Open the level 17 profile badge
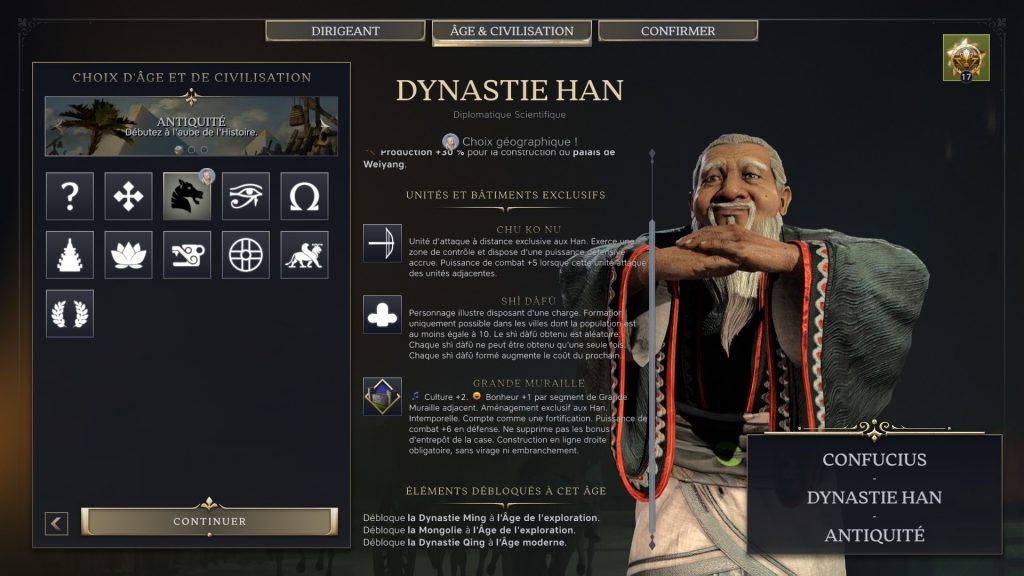The width and height of the screenshot is (1024, 576). pyautogui.click(x=965, y=58)
